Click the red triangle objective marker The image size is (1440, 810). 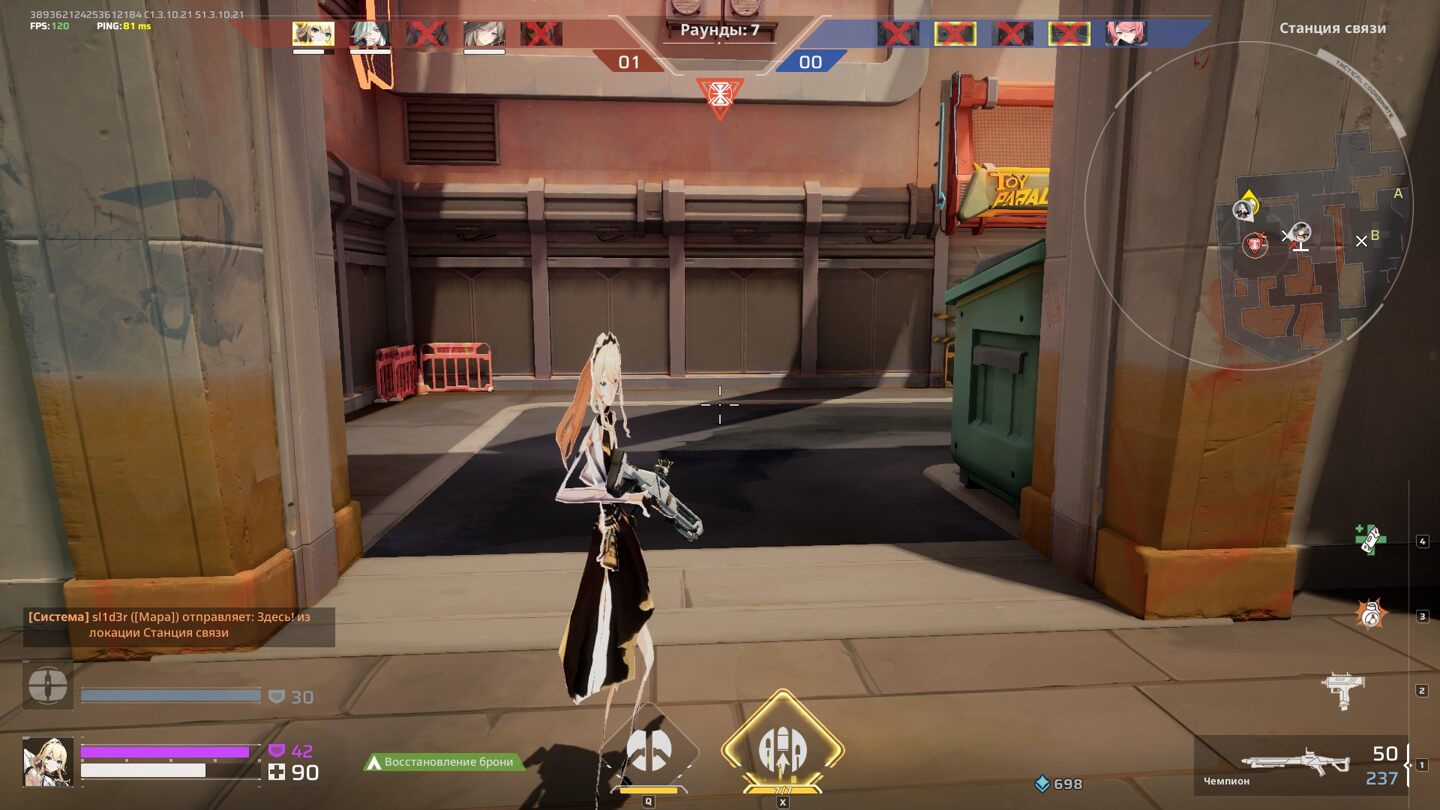point(719,97)
